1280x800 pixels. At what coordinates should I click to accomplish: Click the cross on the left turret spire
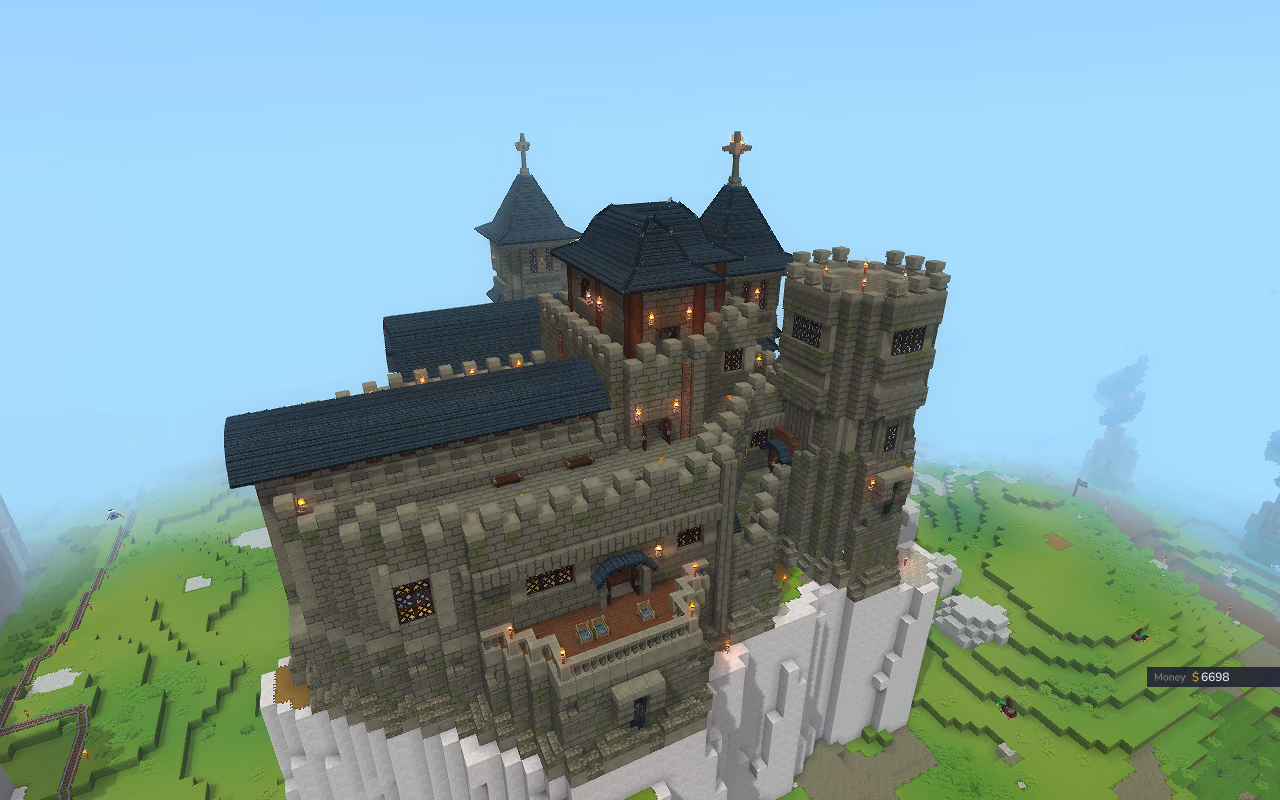click(x=522, y=144)
